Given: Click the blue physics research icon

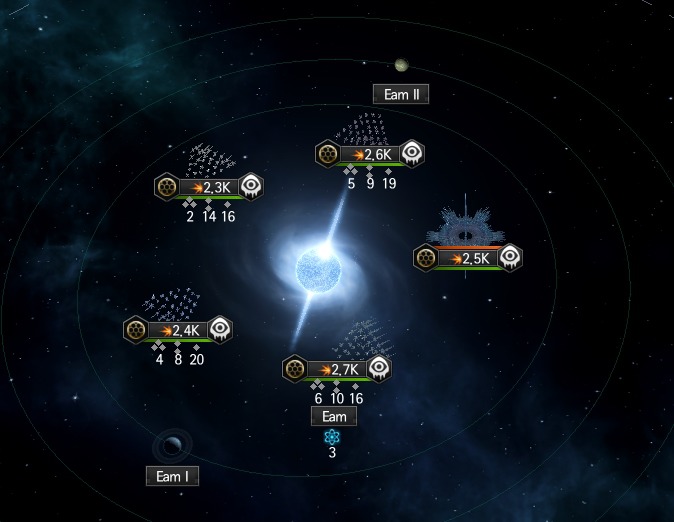Looking at the screenshot, I should click(332, 437).
